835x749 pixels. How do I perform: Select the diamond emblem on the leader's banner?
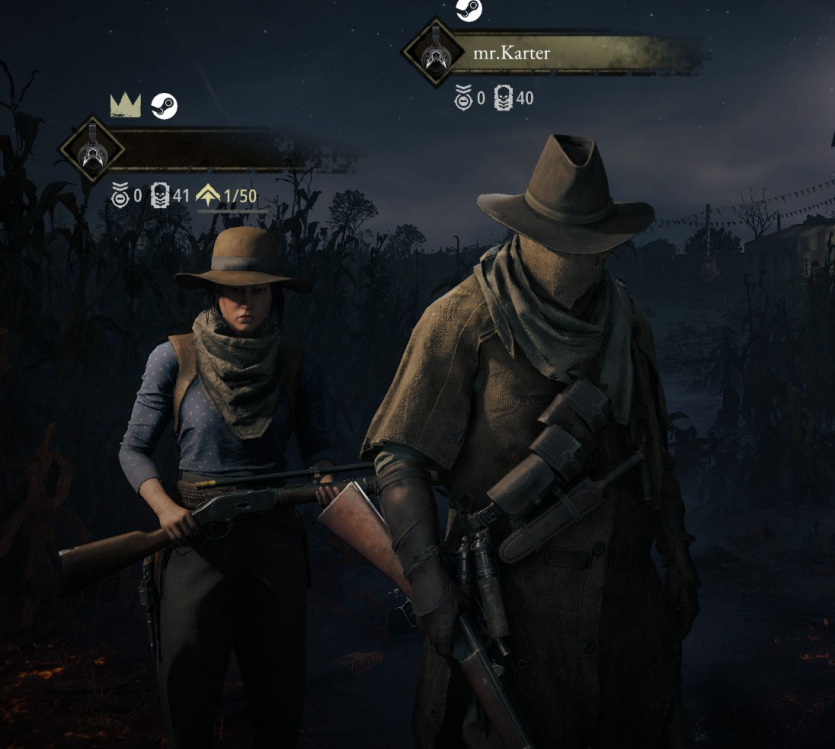(x=92, y=150)
